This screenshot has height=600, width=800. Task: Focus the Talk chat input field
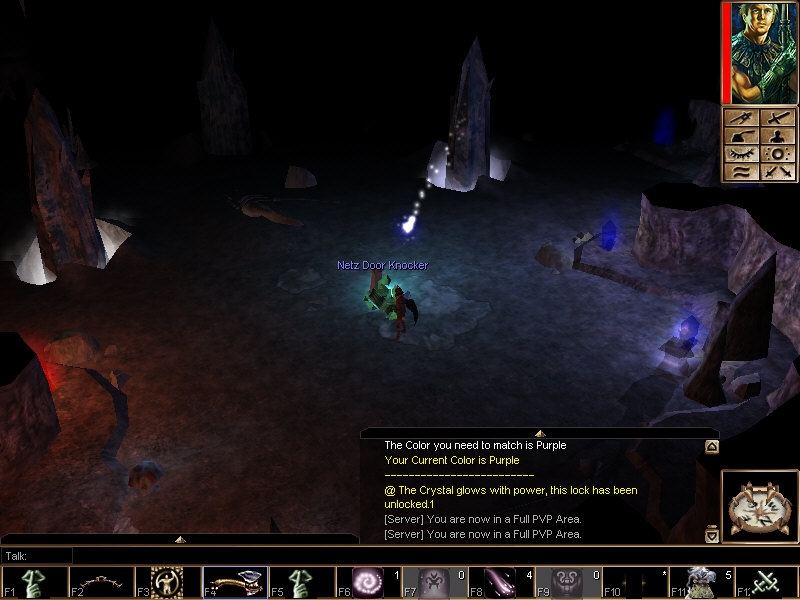click(x=200, y=555)
